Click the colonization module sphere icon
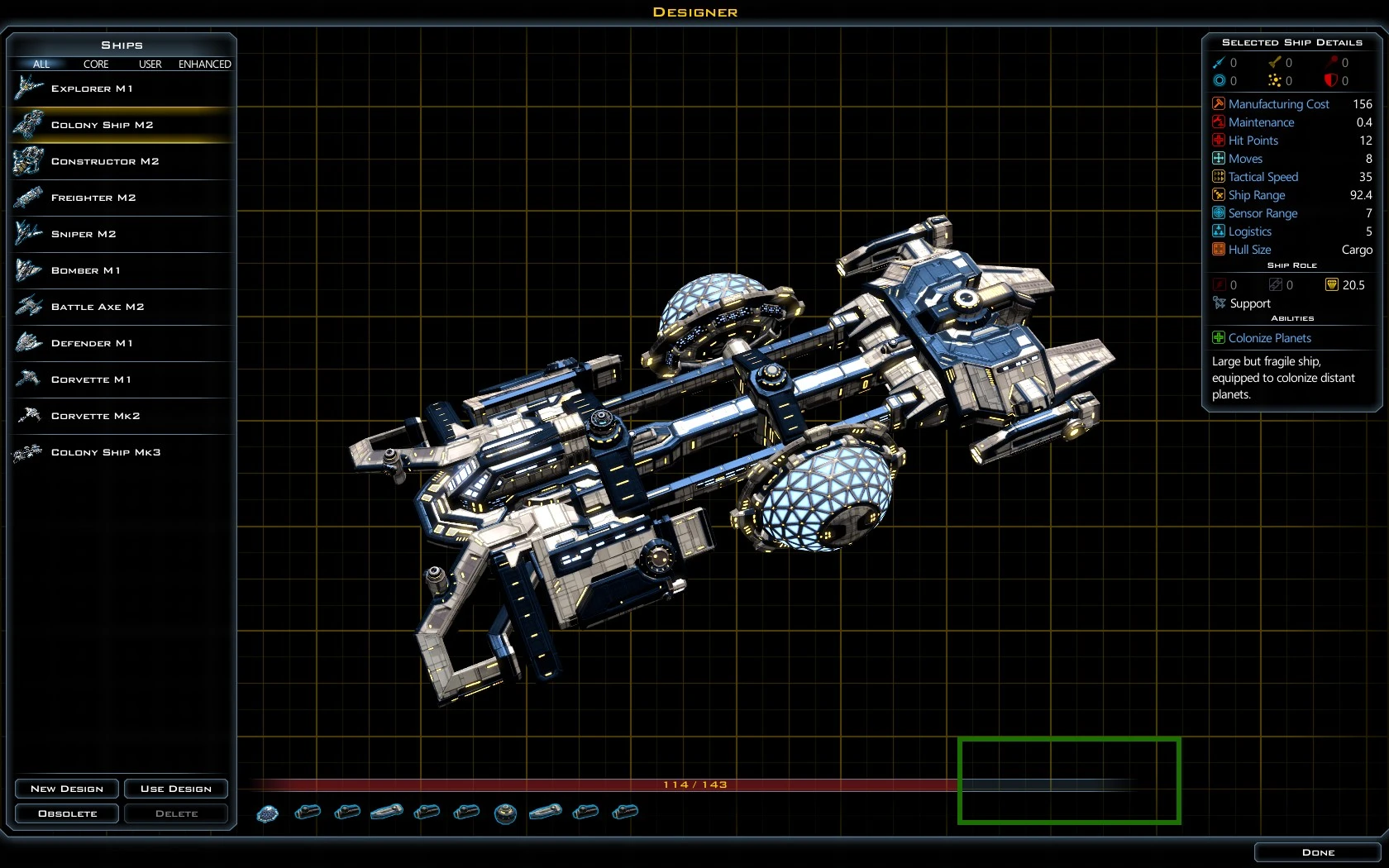This screenshot has width=1389, height=868. 267,813
